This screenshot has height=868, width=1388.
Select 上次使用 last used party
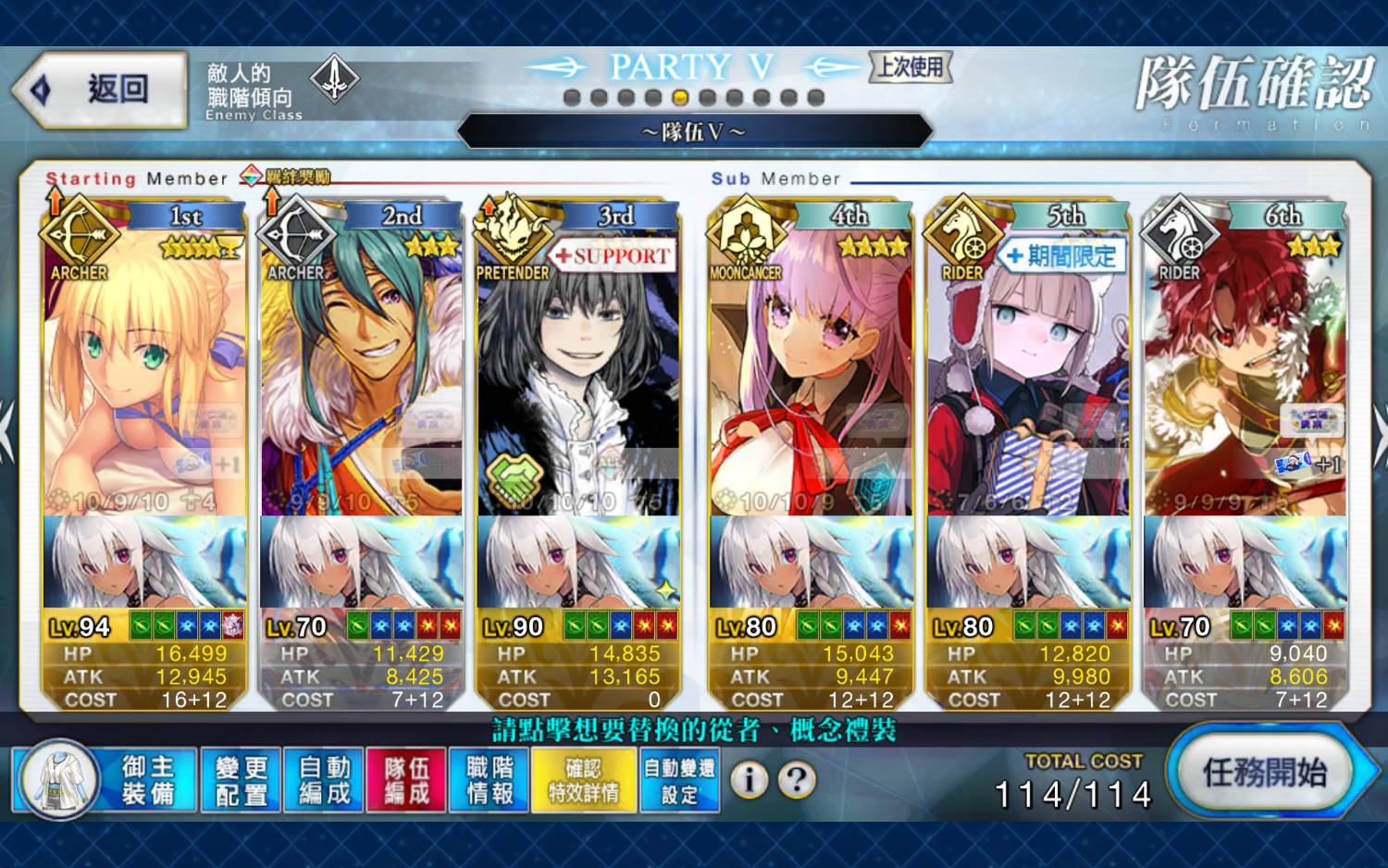point(911,67)
